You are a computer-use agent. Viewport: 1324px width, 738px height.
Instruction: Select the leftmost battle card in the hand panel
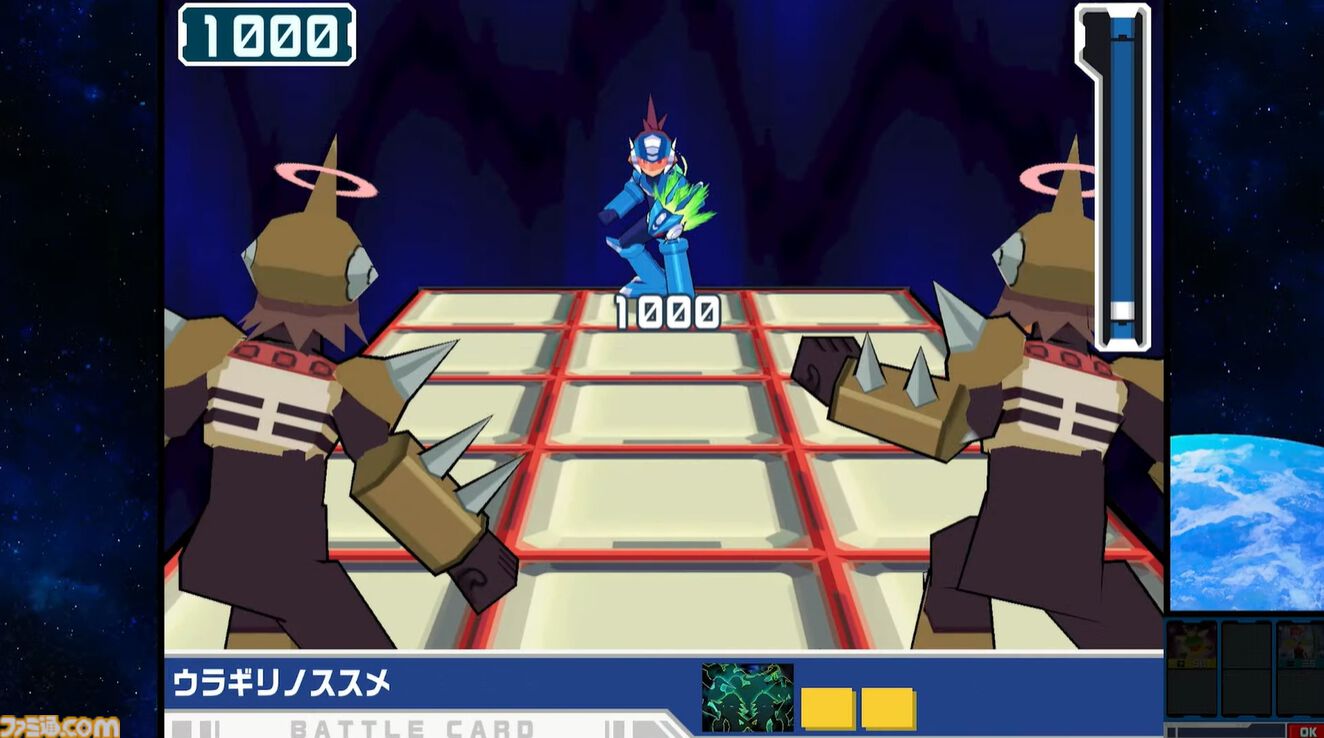1192,667
